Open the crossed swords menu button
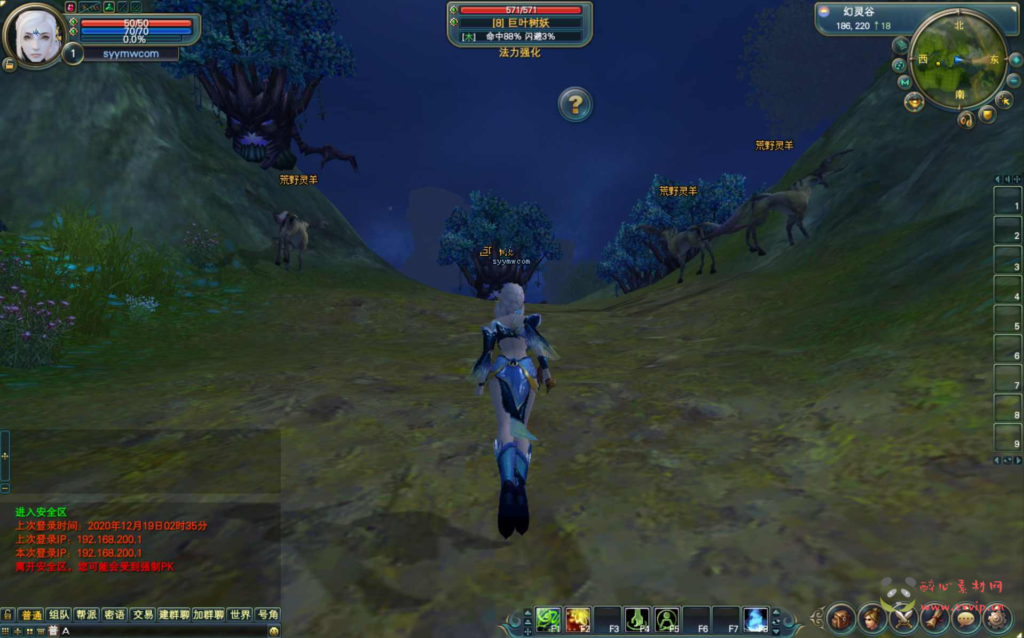The height and width of the screenshot is (638, 1024). (x=904, y=618)
